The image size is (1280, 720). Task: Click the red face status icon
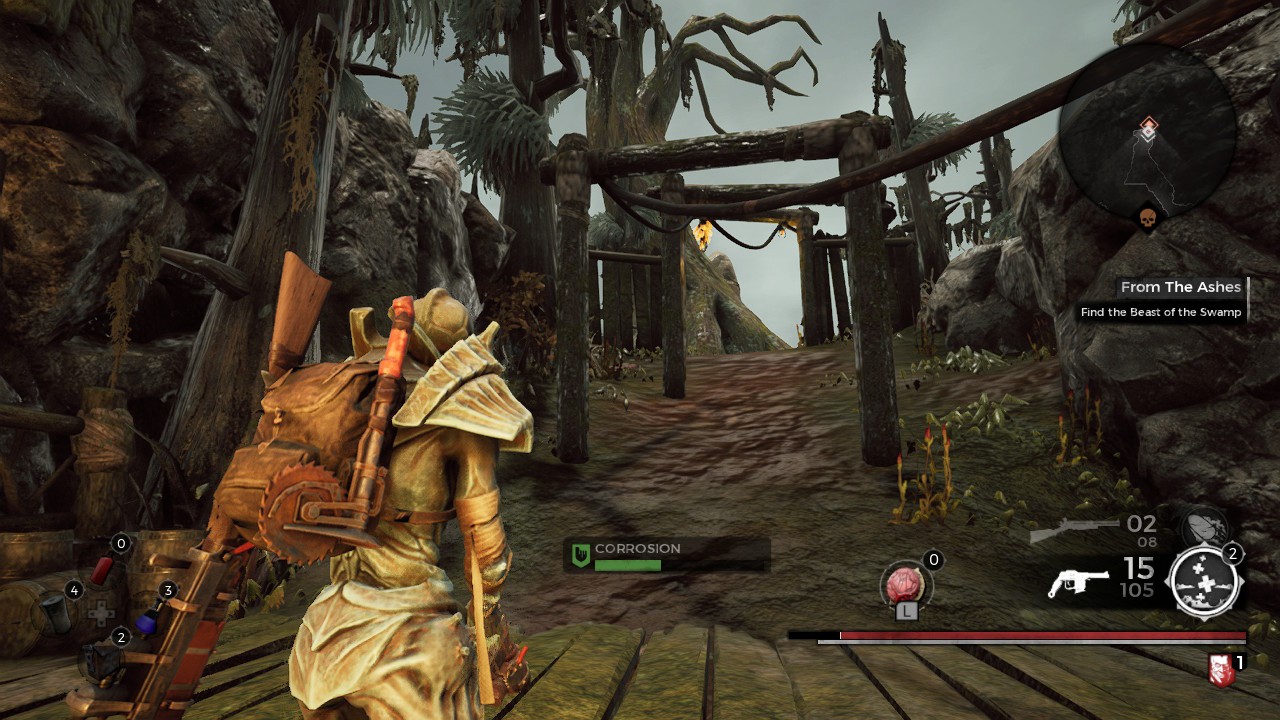pyautogui.click(x=1220, y=669)
